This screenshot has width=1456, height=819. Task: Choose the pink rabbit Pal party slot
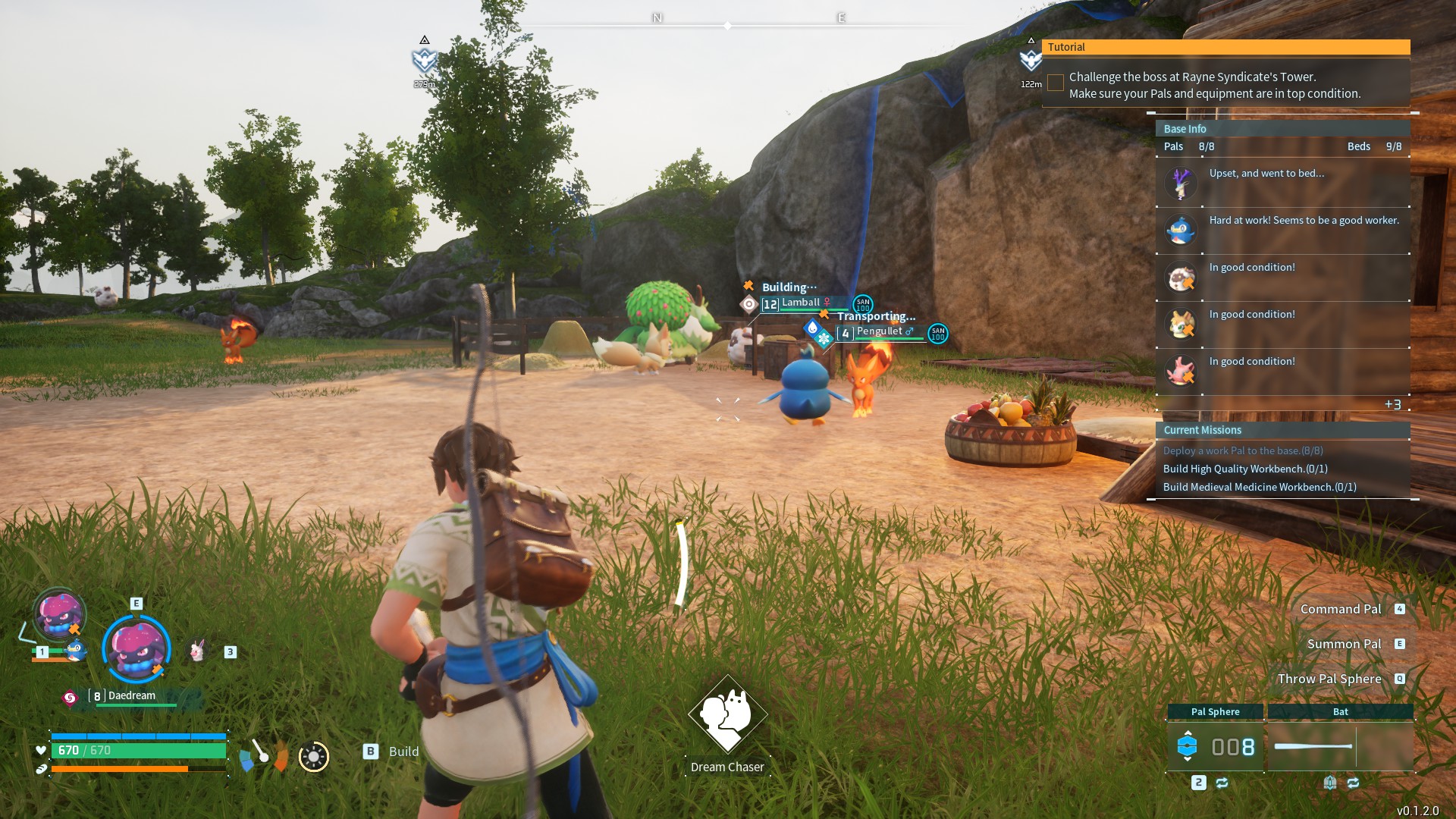tap(198, 651)
